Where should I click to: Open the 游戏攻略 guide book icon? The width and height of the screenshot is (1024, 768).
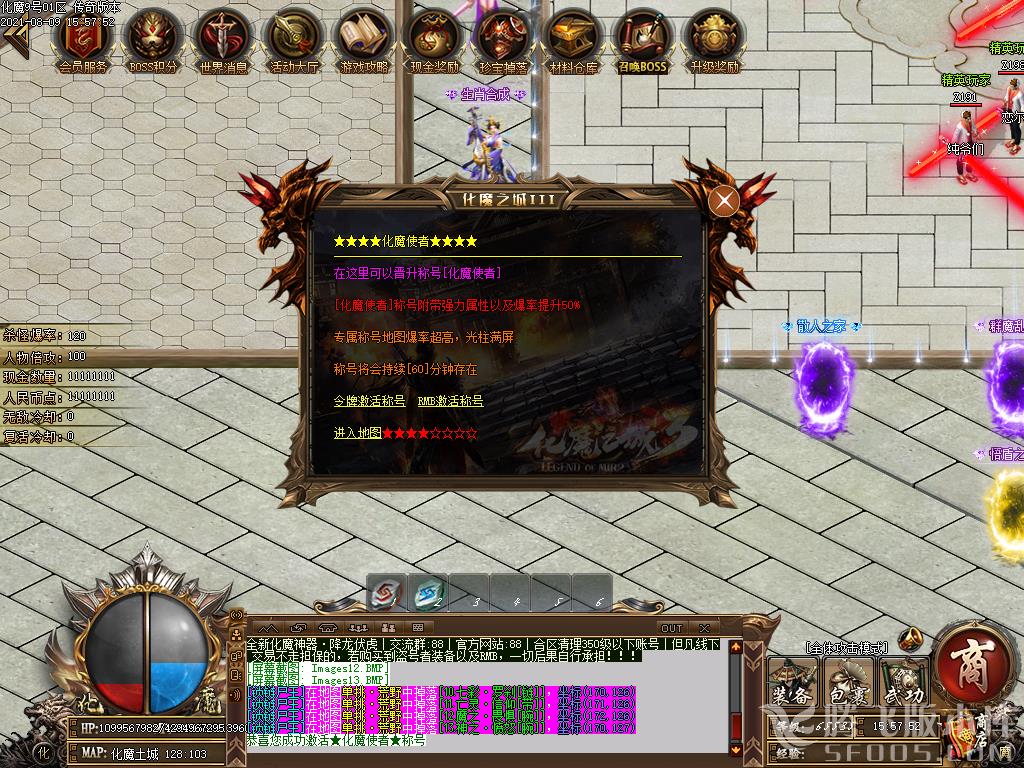coord(364,37)
